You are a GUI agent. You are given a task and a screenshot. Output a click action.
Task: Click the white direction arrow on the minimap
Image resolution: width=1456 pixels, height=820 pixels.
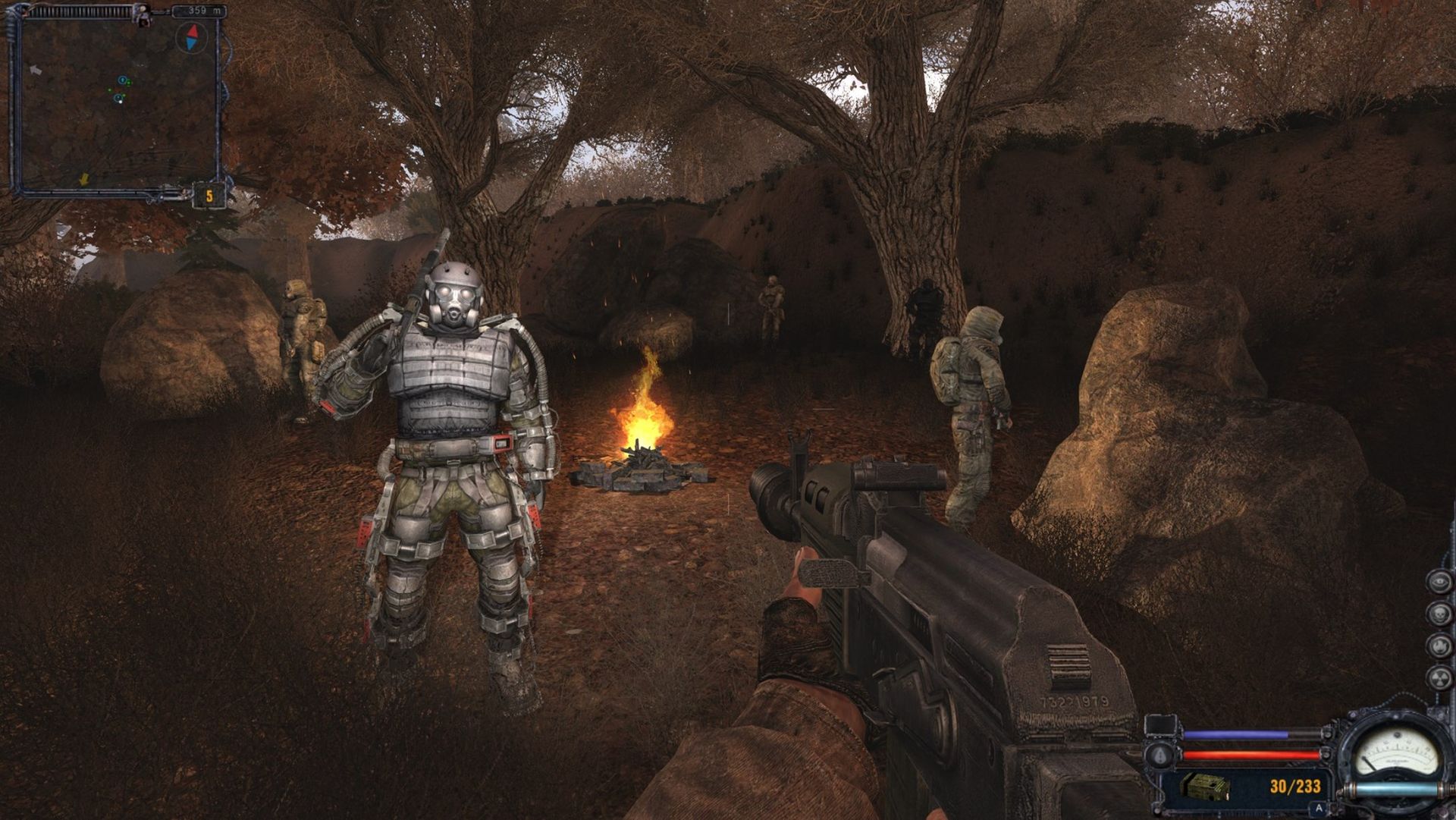[36, 70]
